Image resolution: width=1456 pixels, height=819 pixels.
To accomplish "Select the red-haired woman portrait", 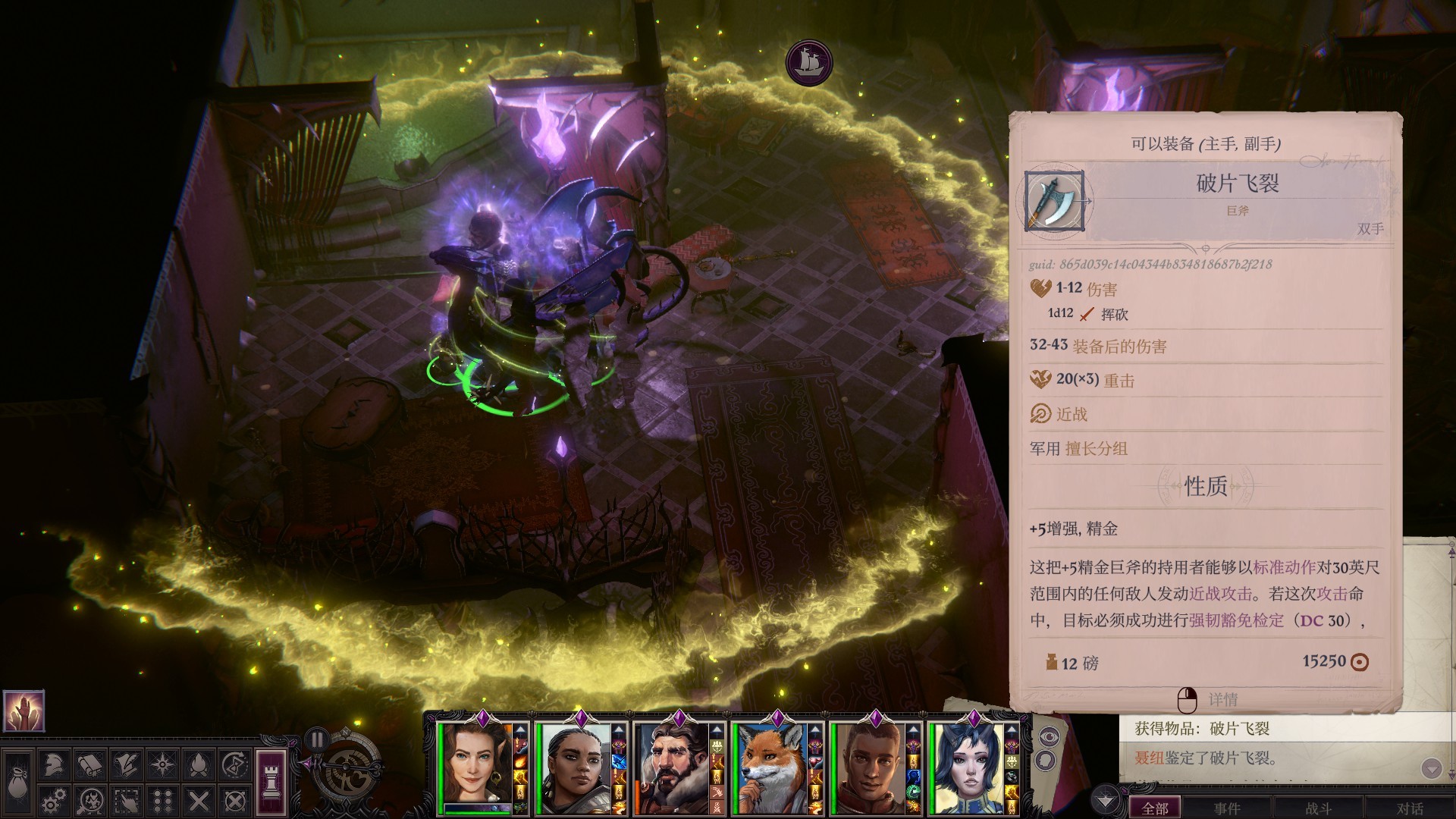I will click(475, 766).
